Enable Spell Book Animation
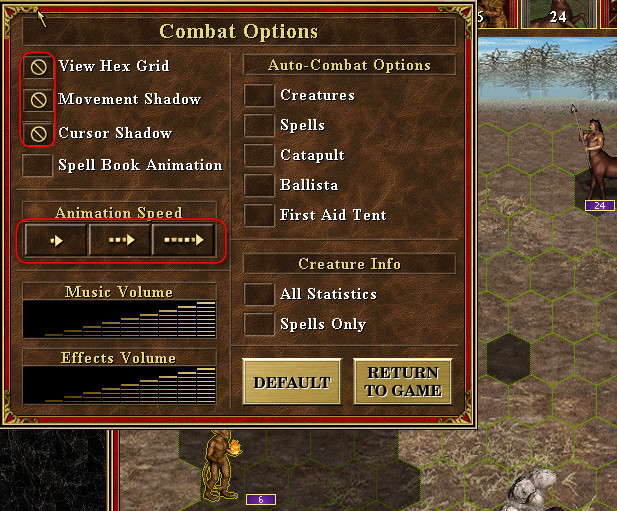Image resolution: width=617 pixels, height=511 pixels. pos(38,165)
